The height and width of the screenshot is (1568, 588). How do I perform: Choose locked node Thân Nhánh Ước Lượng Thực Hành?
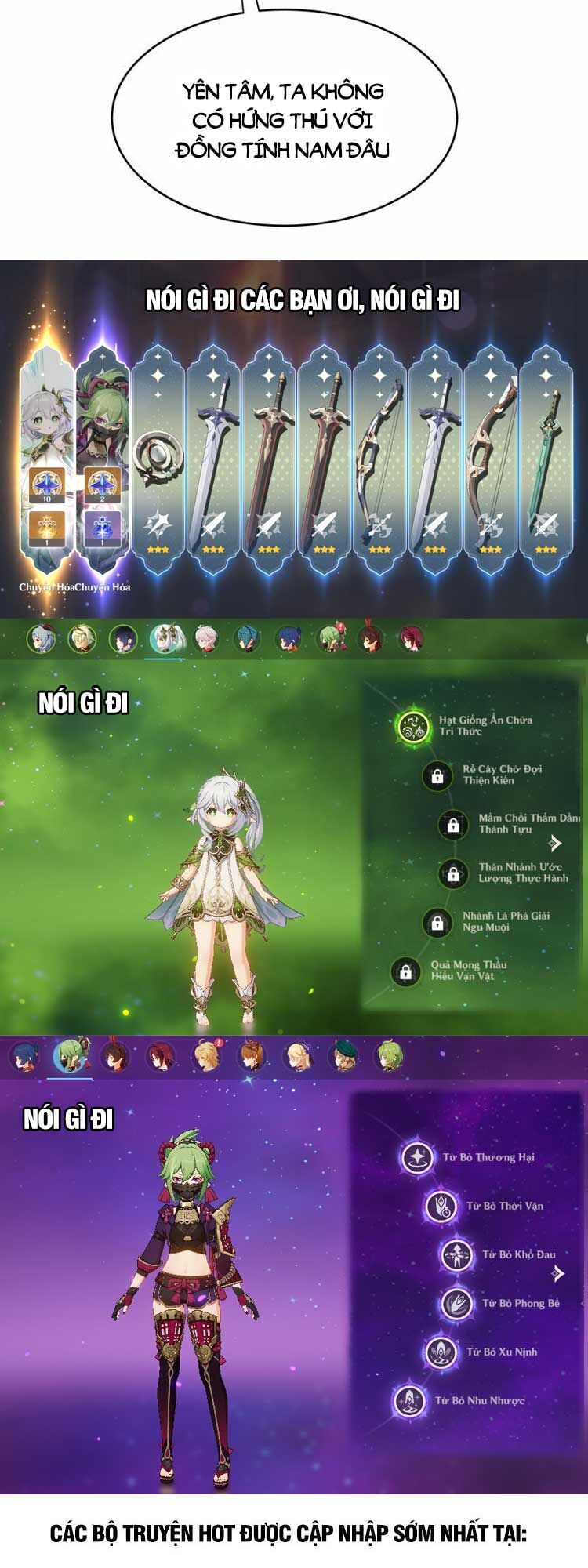coord(453,873)
